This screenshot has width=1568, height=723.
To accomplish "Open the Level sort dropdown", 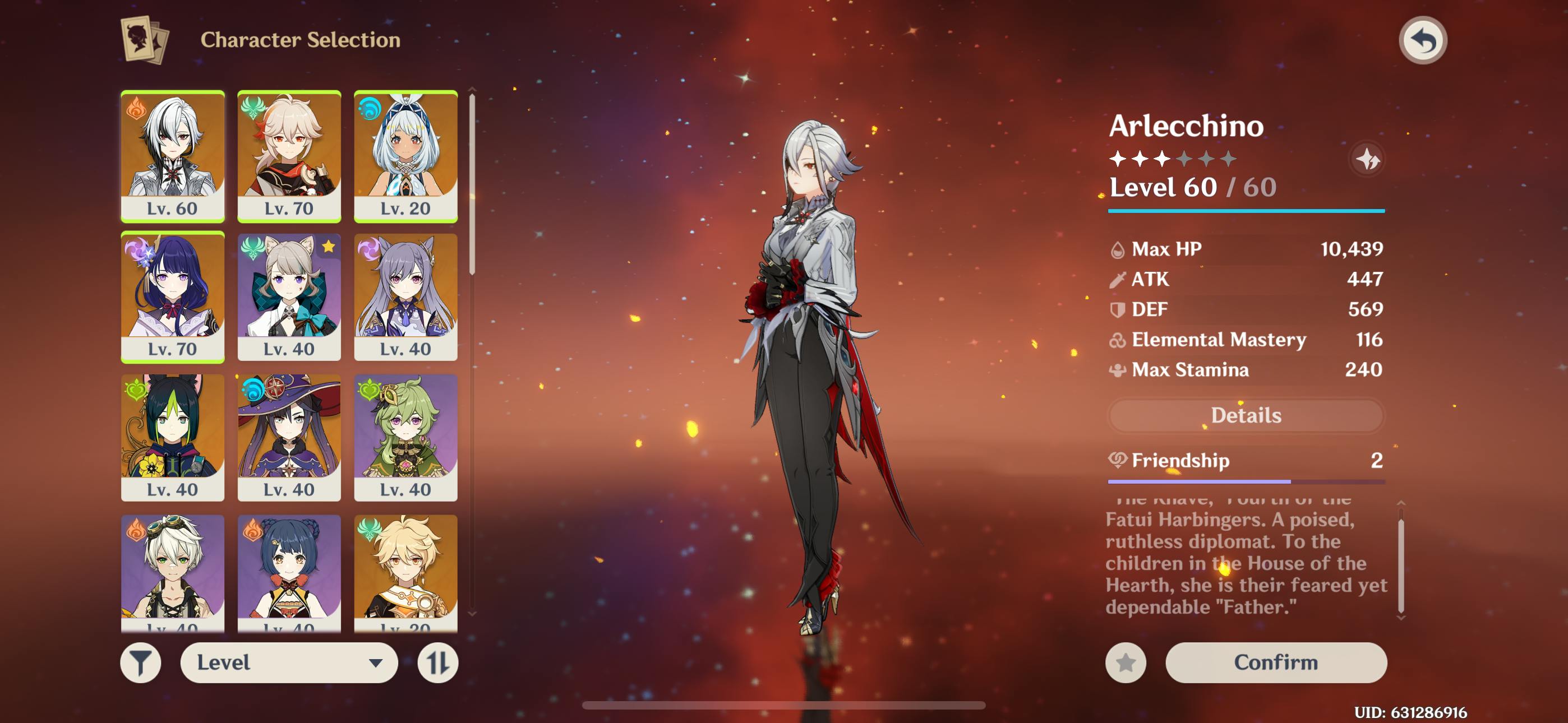I will click(289, 662).
